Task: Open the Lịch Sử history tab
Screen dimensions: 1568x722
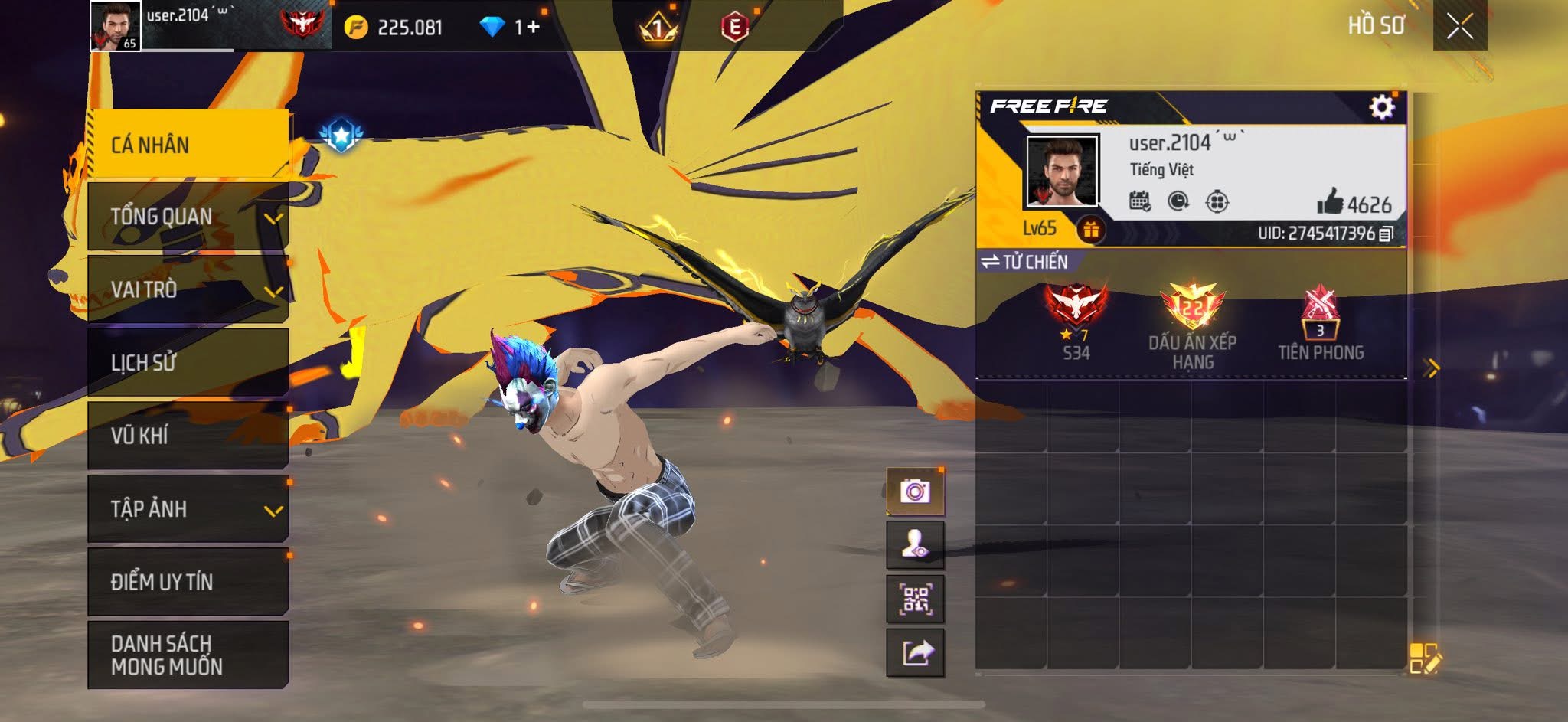Action: pyautogui.click(x=188, y=362)
